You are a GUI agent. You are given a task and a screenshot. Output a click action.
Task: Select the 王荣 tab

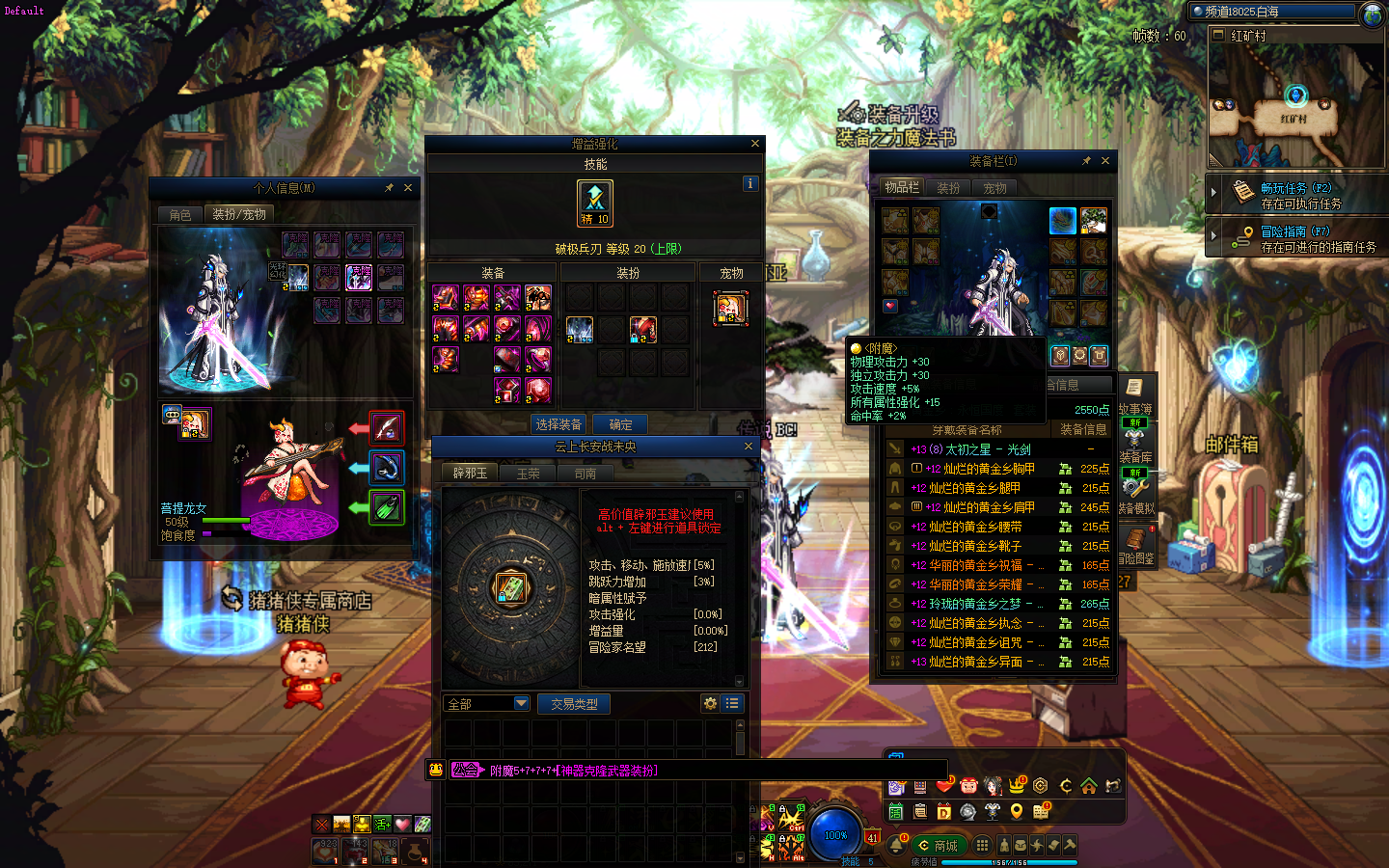(528, 474)
